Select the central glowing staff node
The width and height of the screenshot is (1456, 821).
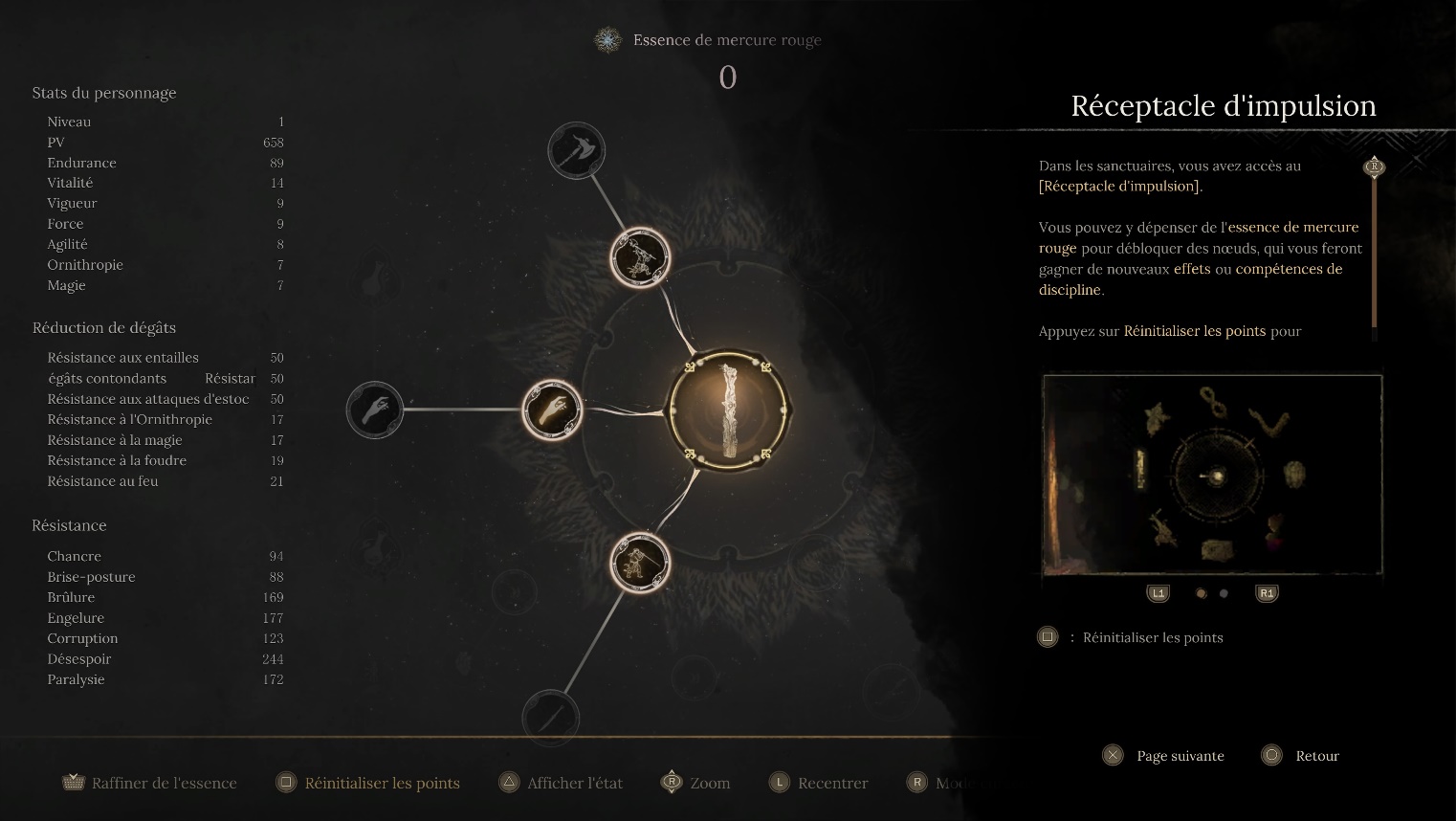729,410
